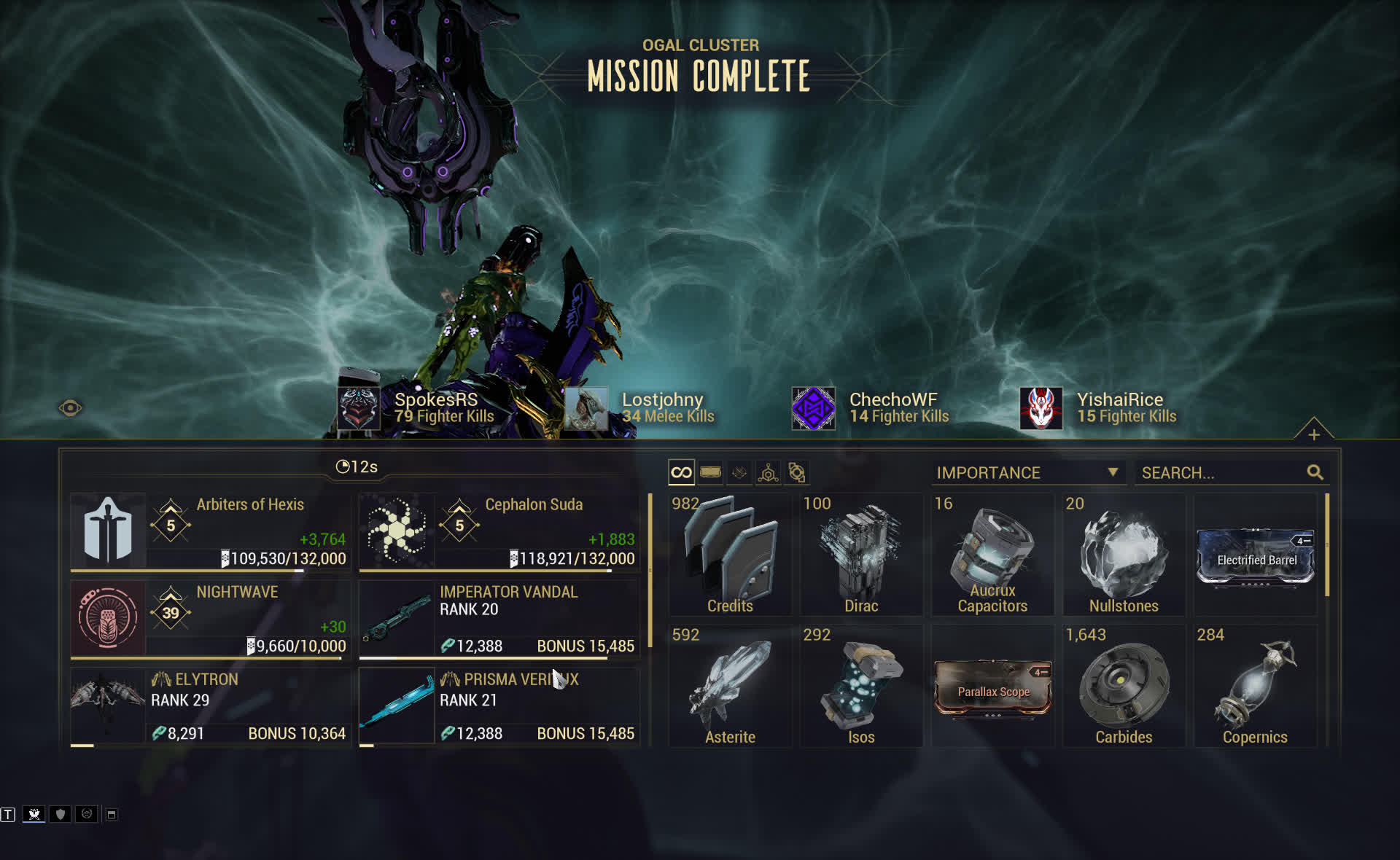Select the infinity all-rewards filter tab
Viewport: 1400px width, 860px height.
pos(681,472)
